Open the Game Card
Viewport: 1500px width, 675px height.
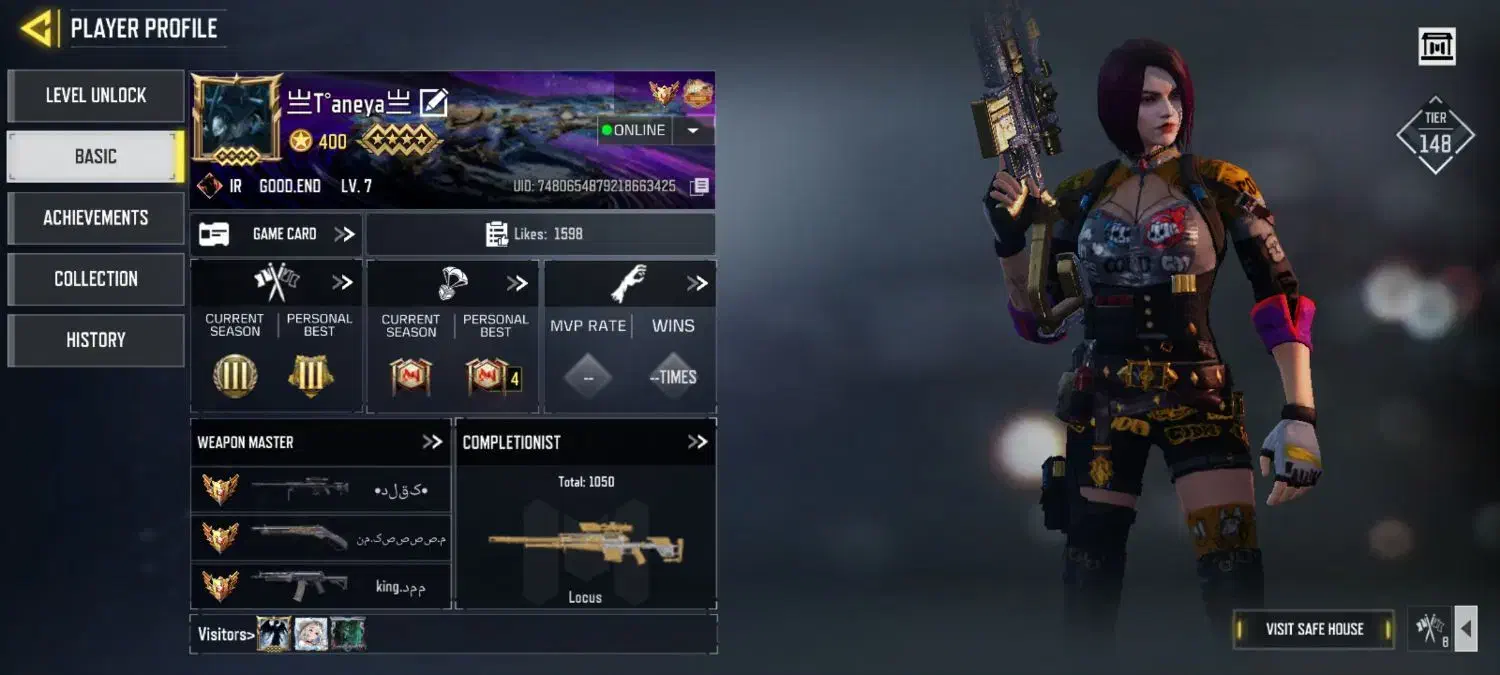(x=277, y=234)
